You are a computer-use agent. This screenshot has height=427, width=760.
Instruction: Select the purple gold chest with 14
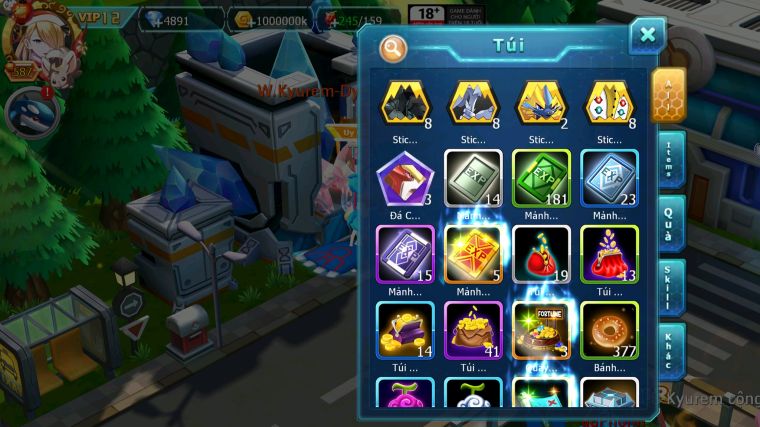[x=404, y=330]
